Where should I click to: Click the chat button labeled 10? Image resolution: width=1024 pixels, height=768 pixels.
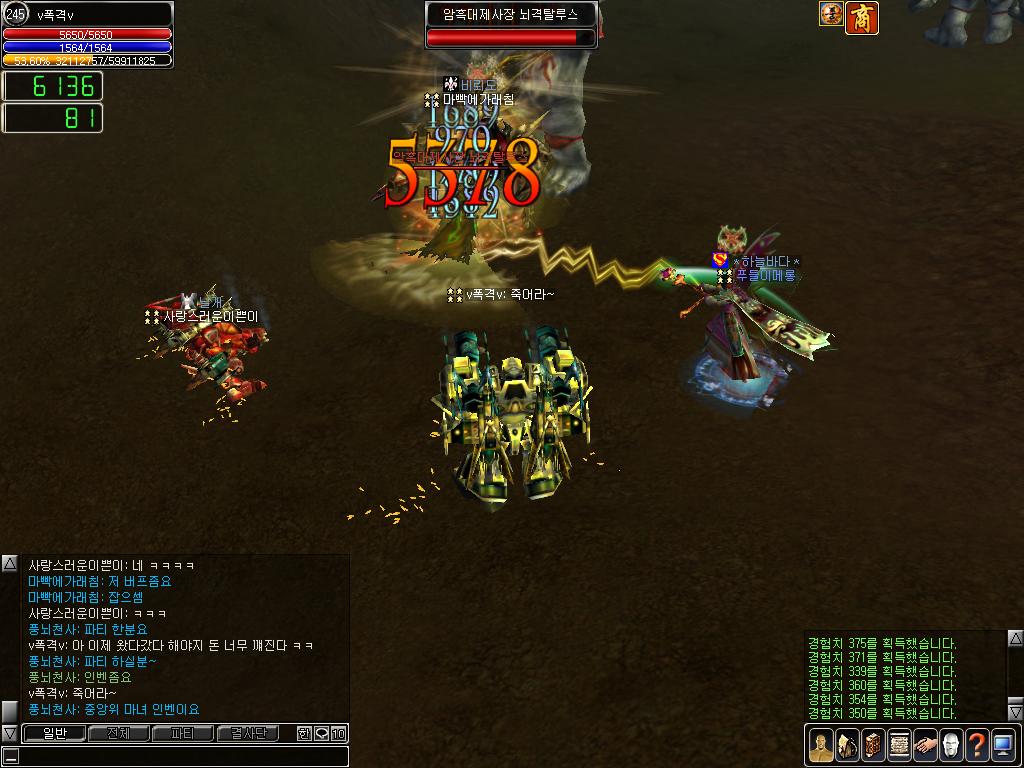coord(339,733)
